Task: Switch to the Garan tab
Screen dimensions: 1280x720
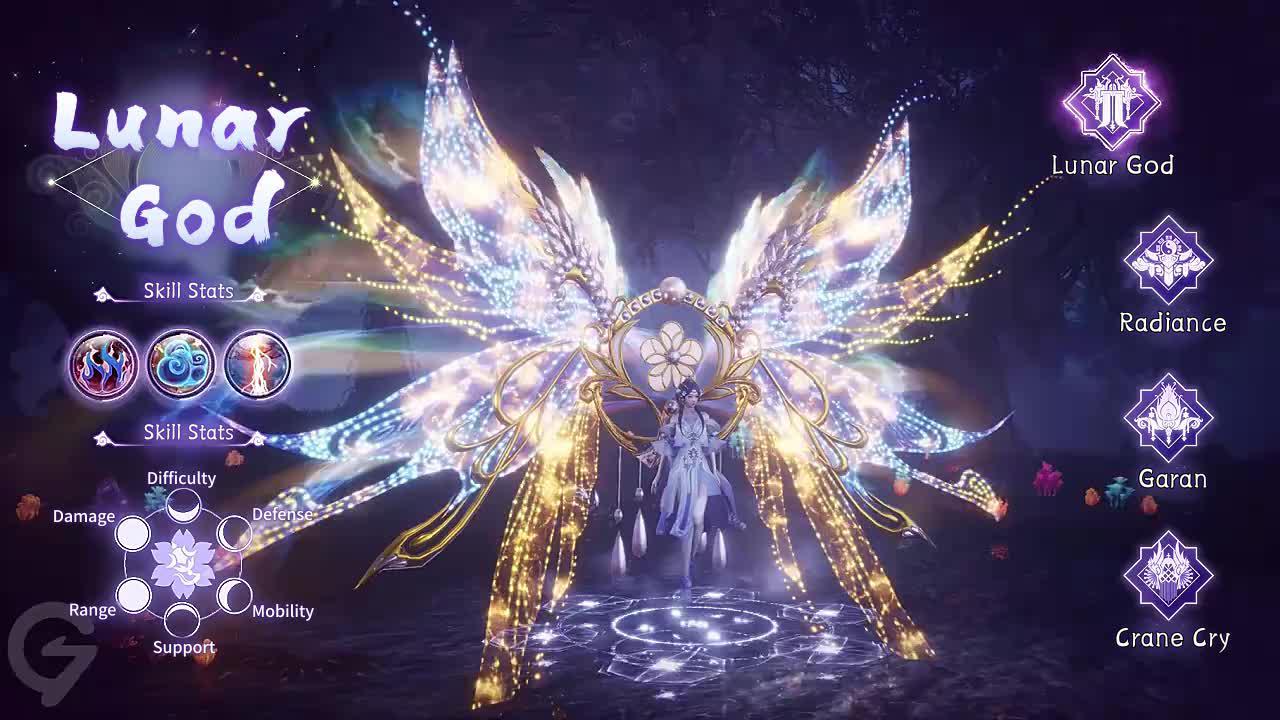Action: click(x=1171, y=479)
